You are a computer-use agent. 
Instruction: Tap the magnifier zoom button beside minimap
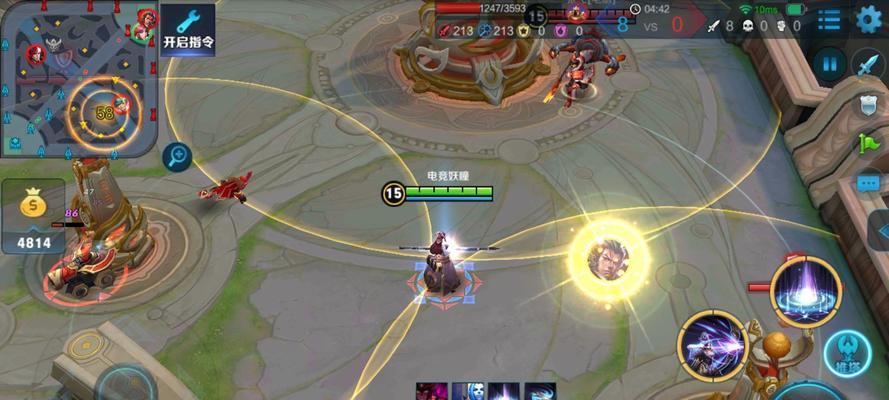(x=178, y=155)
